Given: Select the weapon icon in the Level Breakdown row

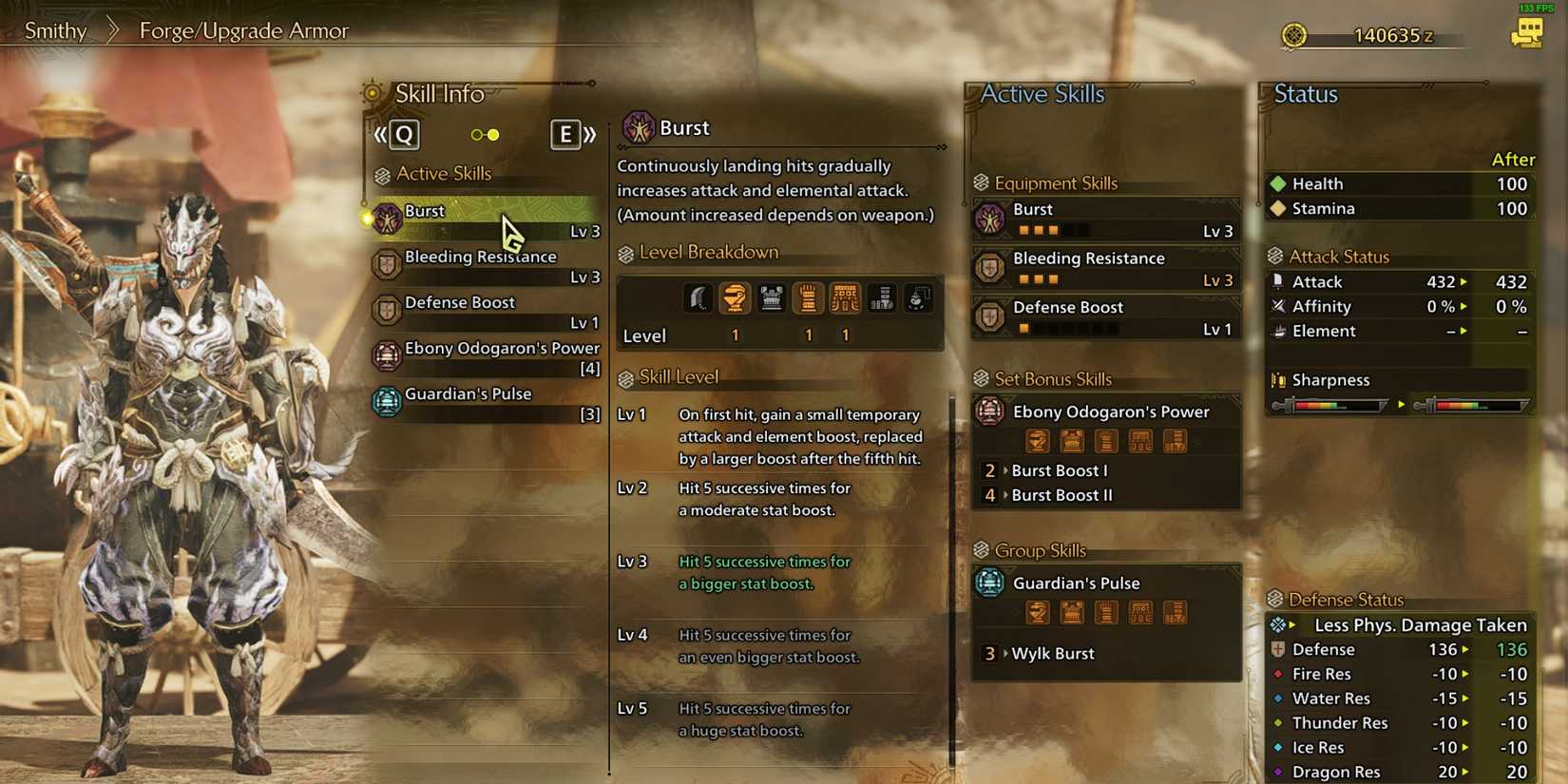Looking at the screenshot, I should pyautogui.click(x=698, y=297).
